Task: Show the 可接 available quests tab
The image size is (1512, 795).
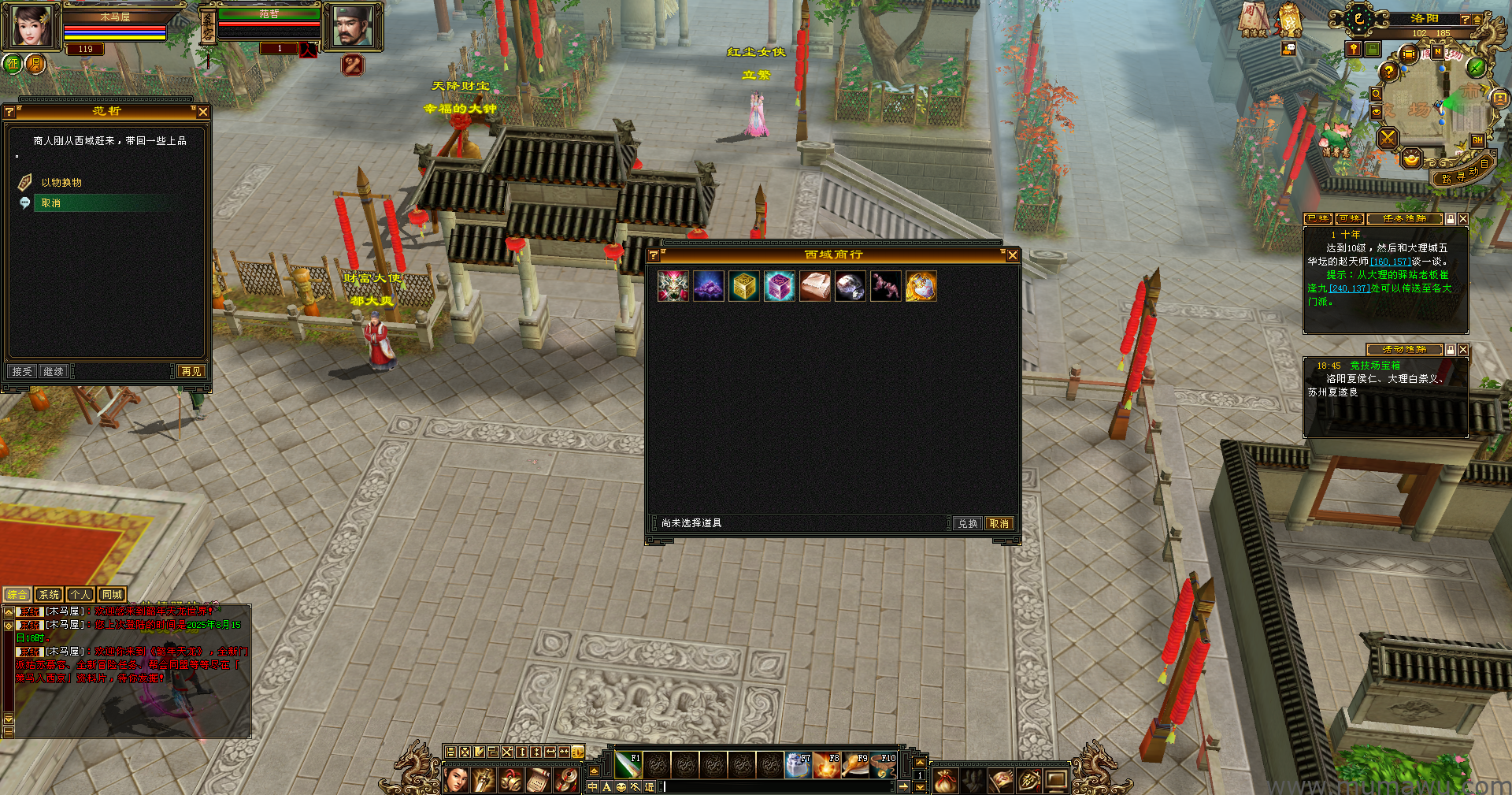Action: click(x=1350, y=218)
